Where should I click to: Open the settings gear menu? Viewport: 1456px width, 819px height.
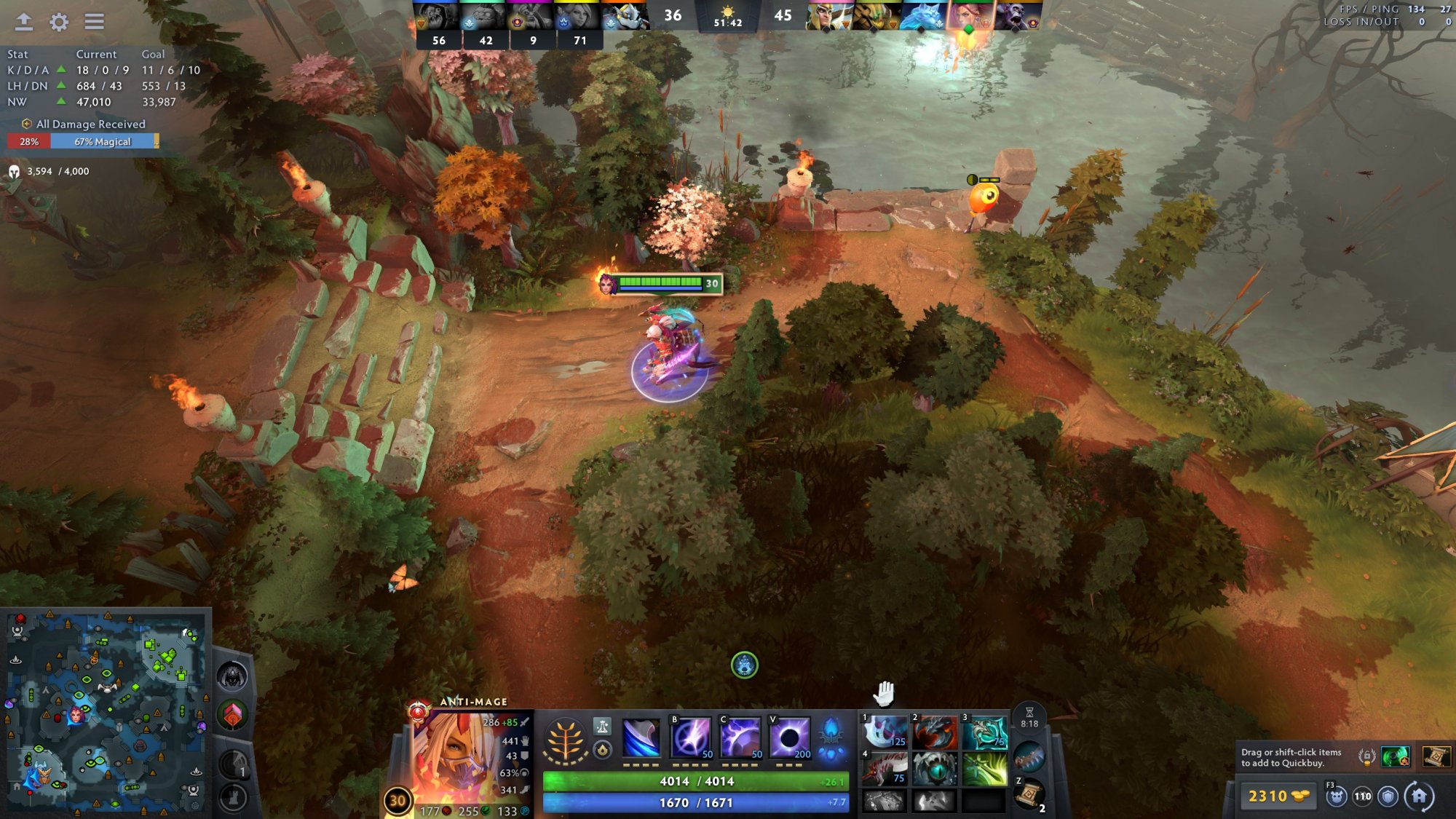tap(59, 22)
